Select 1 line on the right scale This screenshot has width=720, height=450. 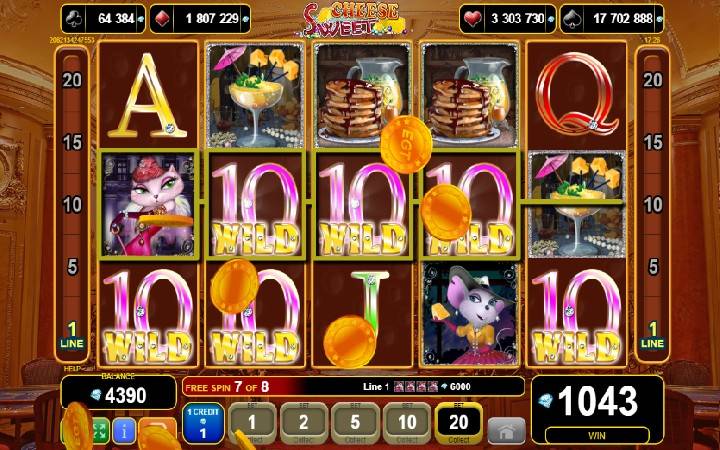pos(651,334)
